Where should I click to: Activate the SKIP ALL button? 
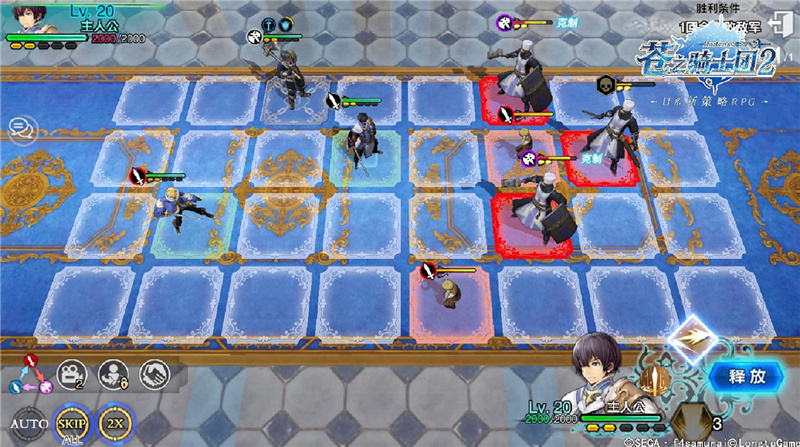click(69, 421)
